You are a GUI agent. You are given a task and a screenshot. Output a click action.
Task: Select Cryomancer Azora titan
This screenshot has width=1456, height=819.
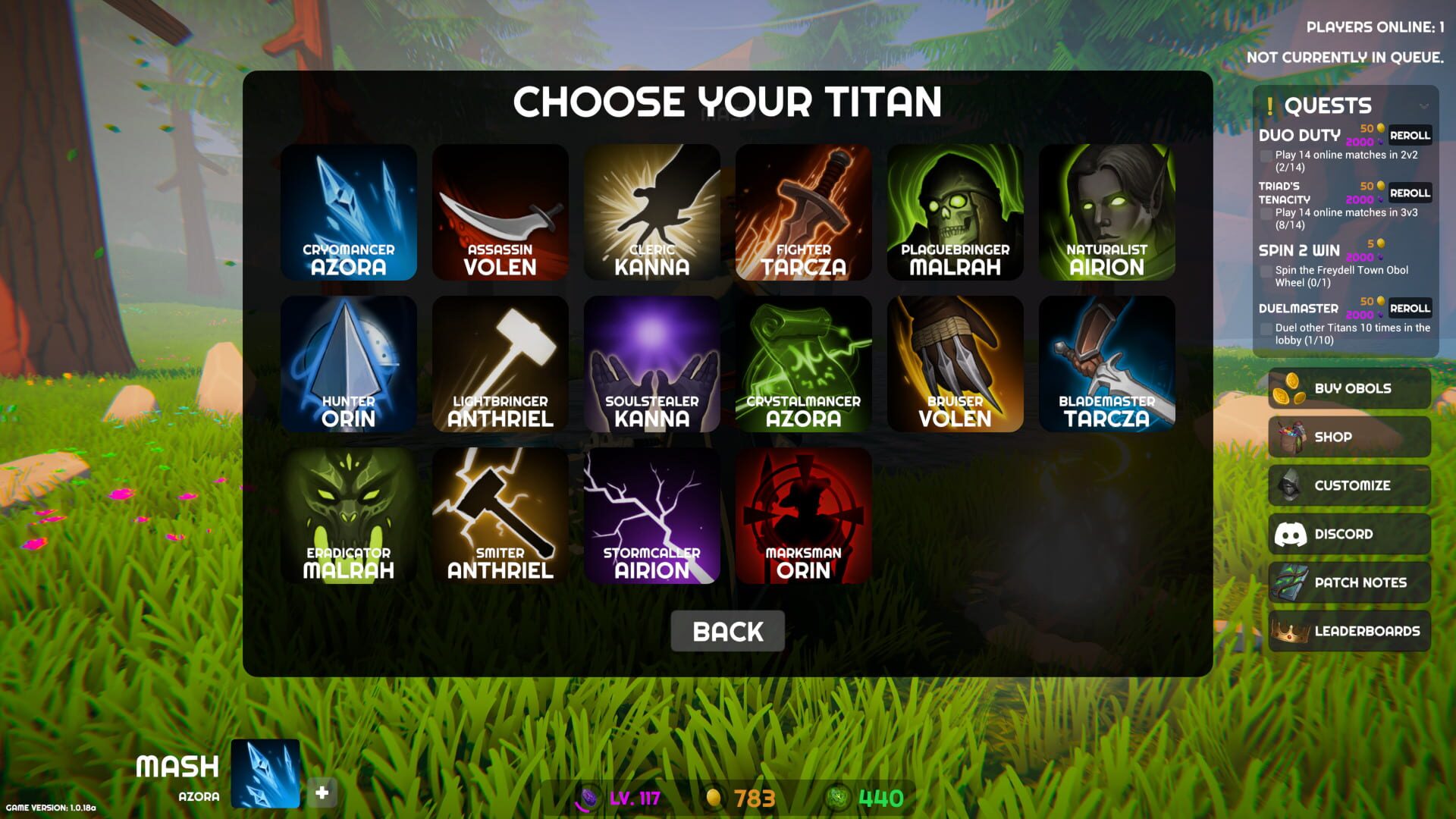tap(349, 212)
